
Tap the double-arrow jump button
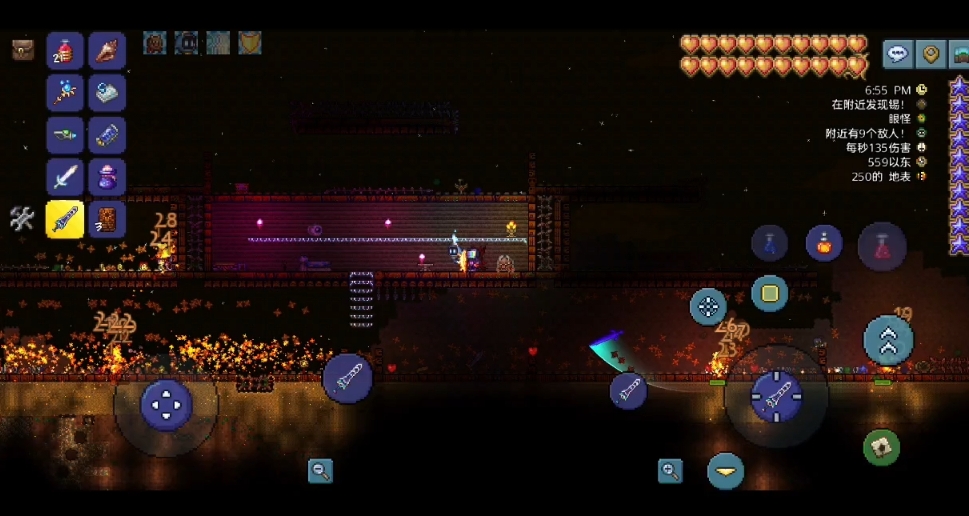[x=887, y=341]
